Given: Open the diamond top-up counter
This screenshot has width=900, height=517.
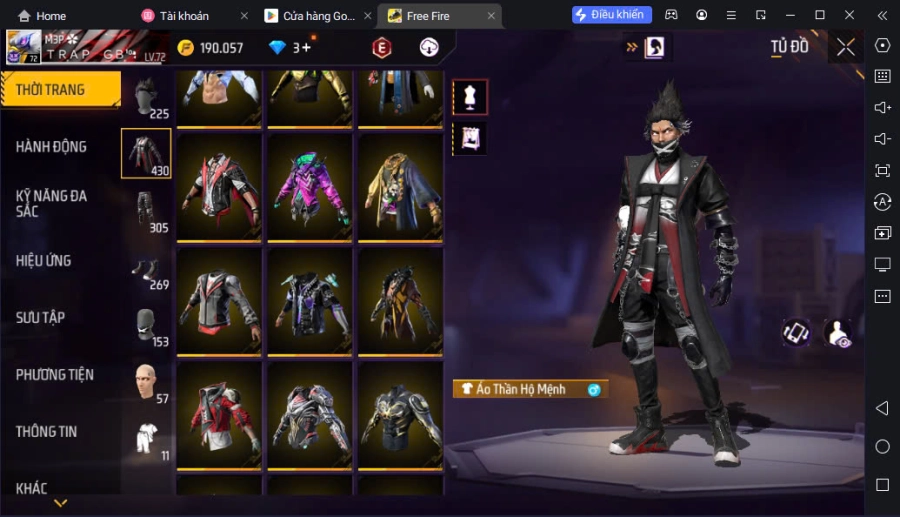Looking at the screenshot, I should click(290, 48).
